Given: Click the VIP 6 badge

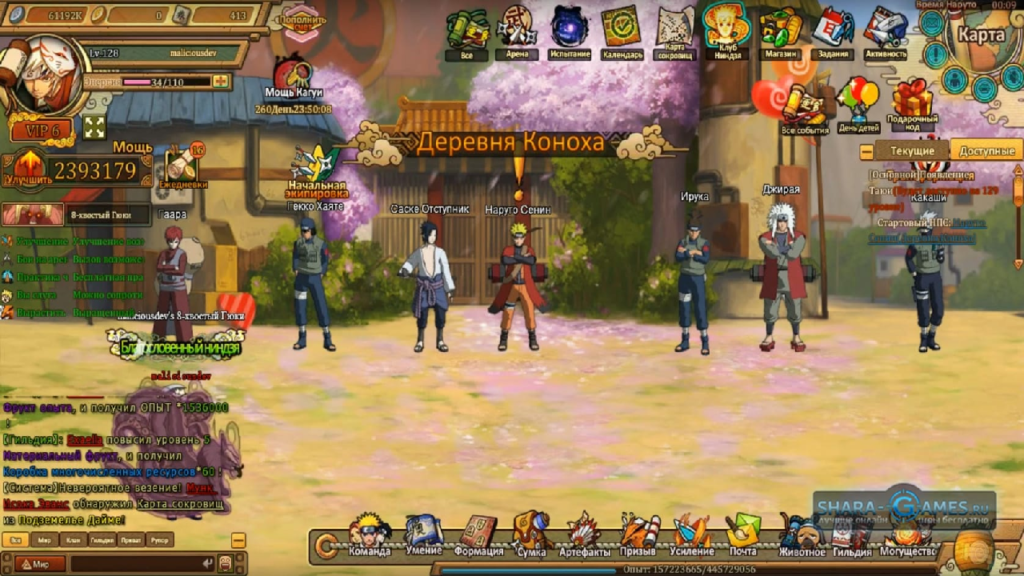Looking at the screenshot, I should [x=42, y=130].
